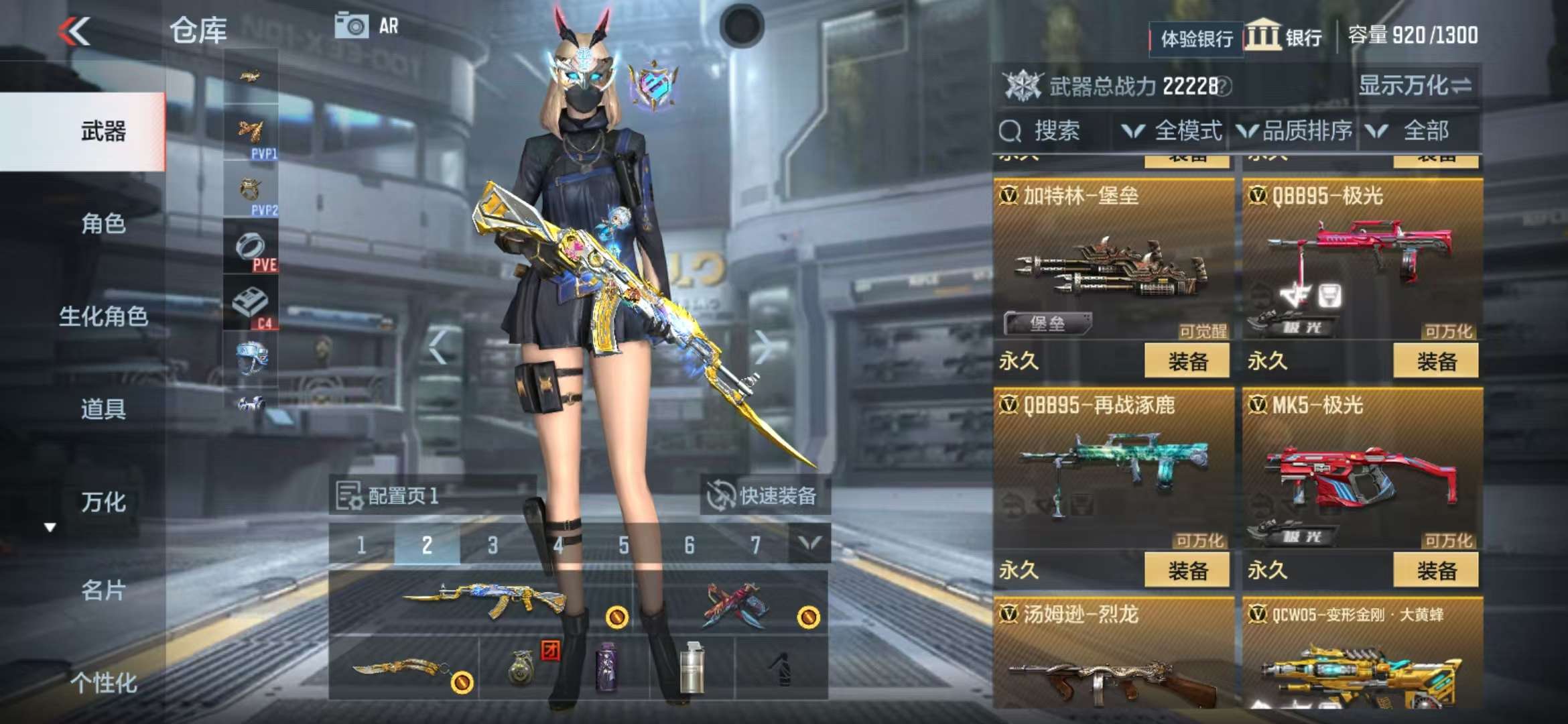Viewport: 1568px width, 724px height.
Task: Switch to the 角色 category
Action: click(x=103, y=224)
